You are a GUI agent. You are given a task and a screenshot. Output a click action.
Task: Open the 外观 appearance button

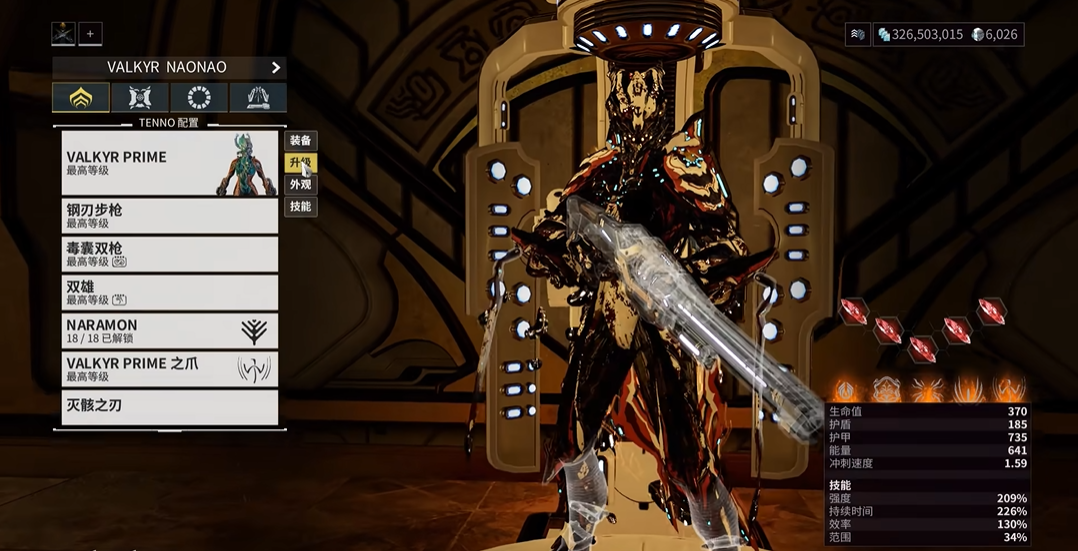(x=300, y=185)
